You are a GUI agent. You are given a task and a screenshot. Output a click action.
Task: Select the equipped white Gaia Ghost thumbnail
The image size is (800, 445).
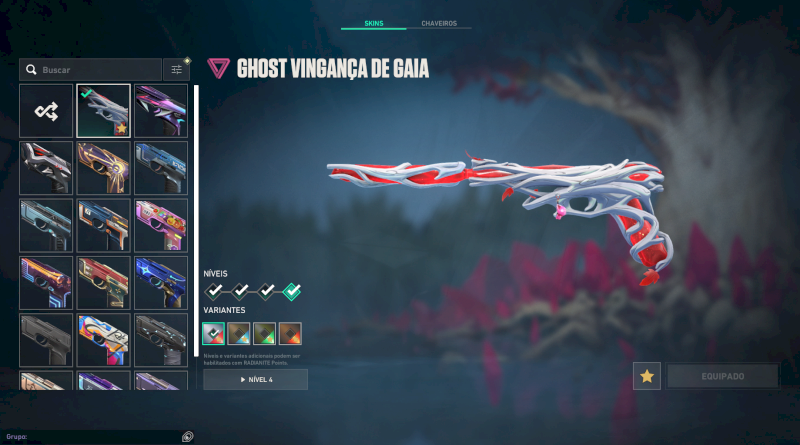coord(104,111)
